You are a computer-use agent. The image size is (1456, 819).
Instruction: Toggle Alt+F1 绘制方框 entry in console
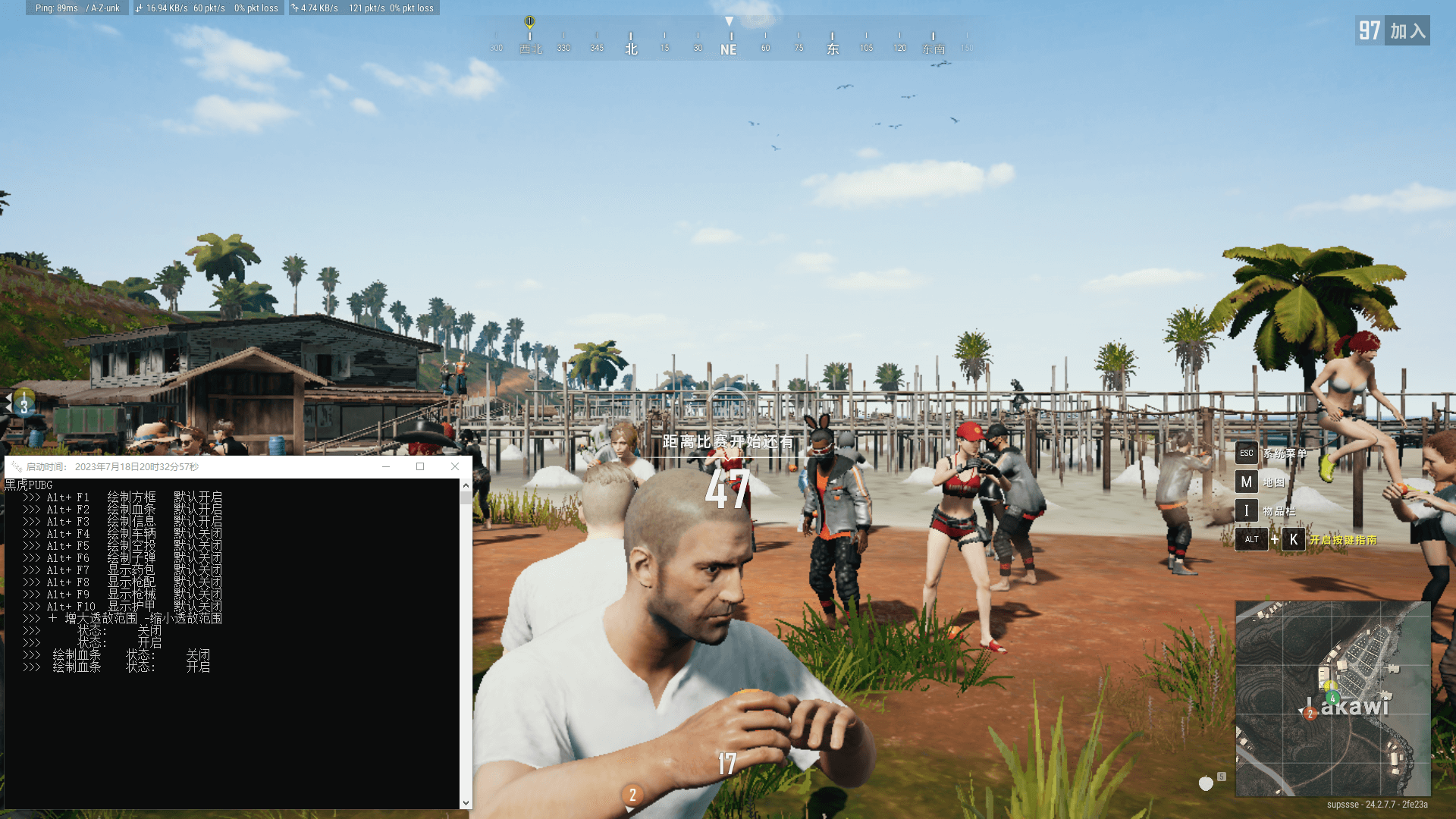point(121,497)
